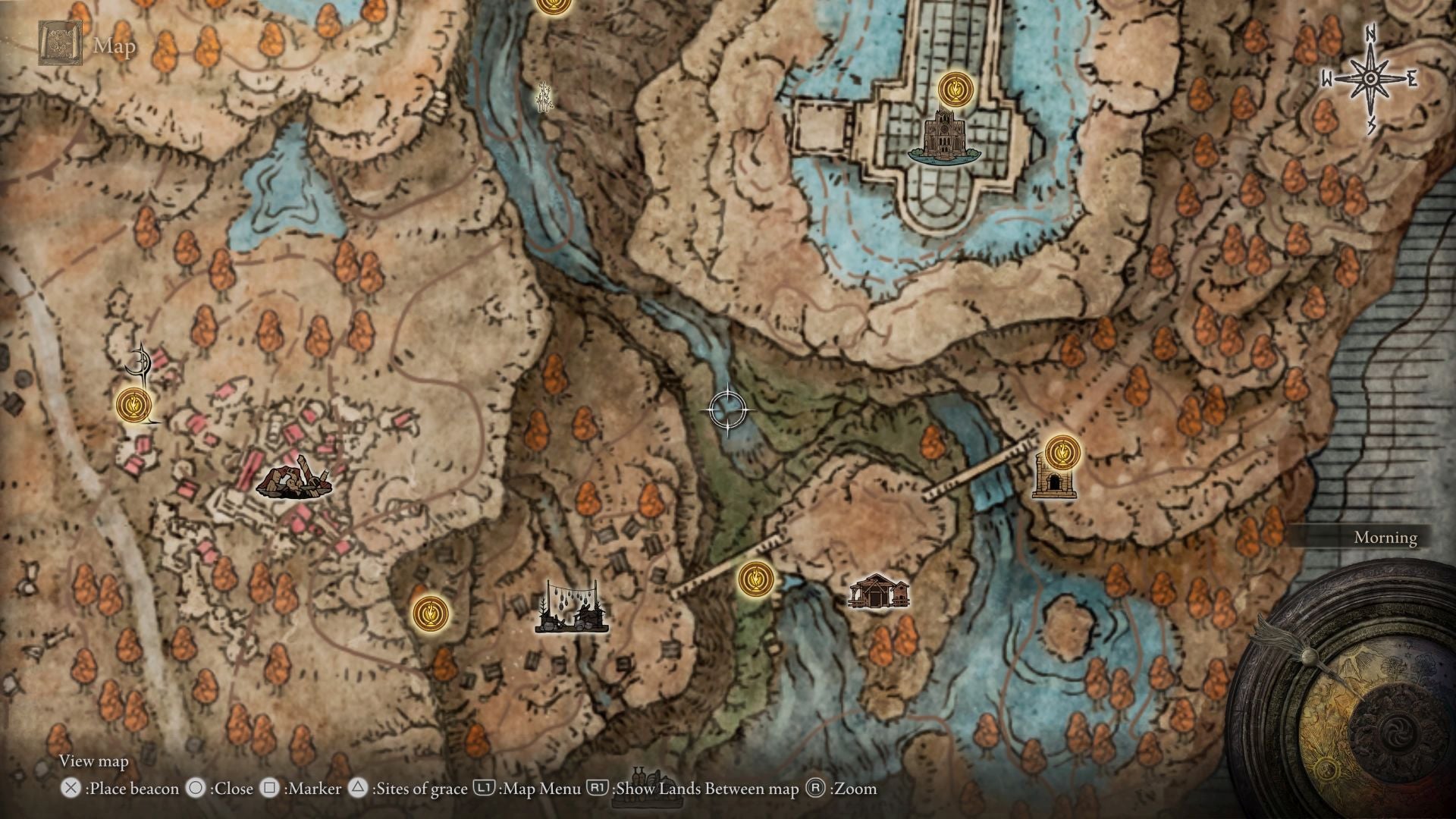Click the Morning time-of-day label
Screen dimensions: 1456x819
(x=1385, y=538)
